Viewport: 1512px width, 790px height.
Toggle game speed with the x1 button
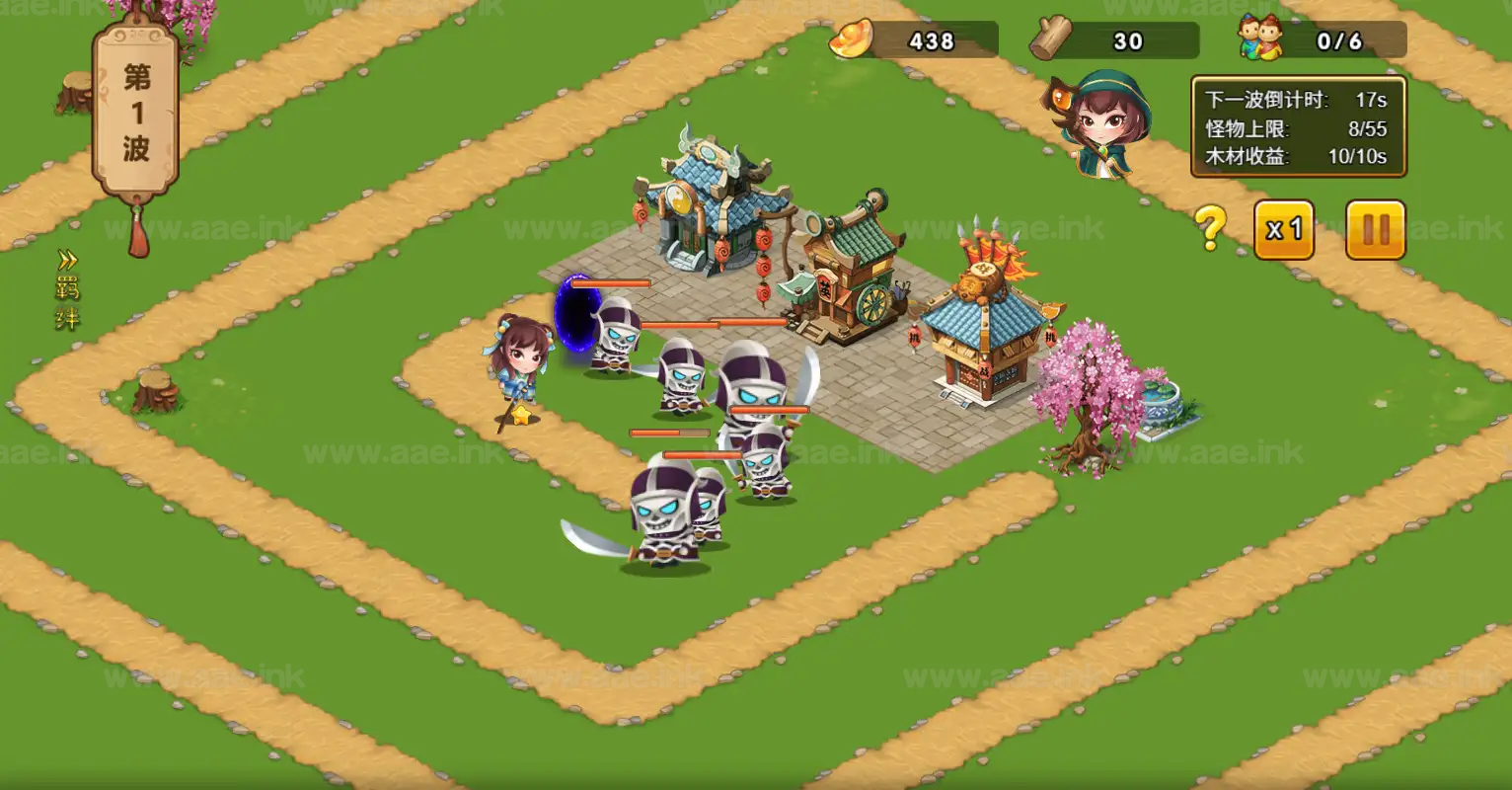click(x=1284, y=229)
